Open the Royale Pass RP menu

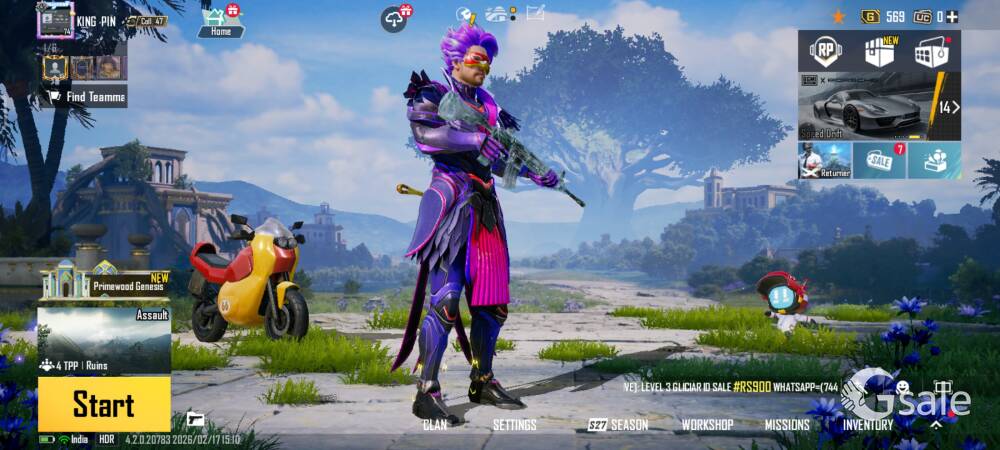825,50
